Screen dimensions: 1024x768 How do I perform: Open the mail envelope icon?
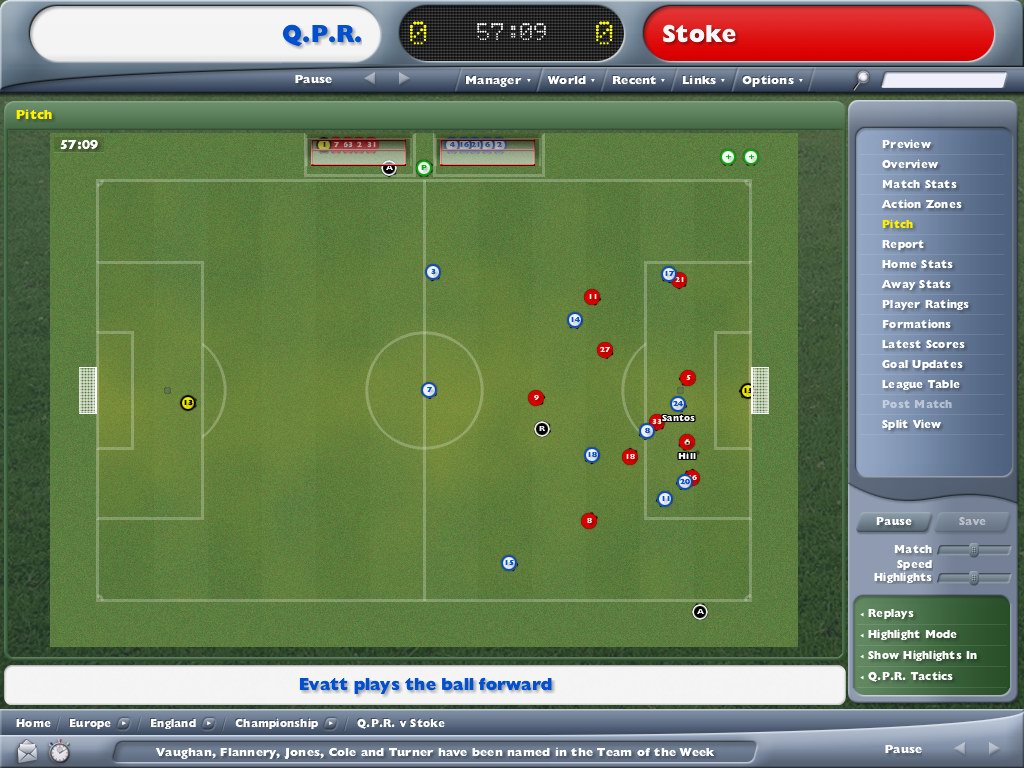coord(27,750)
